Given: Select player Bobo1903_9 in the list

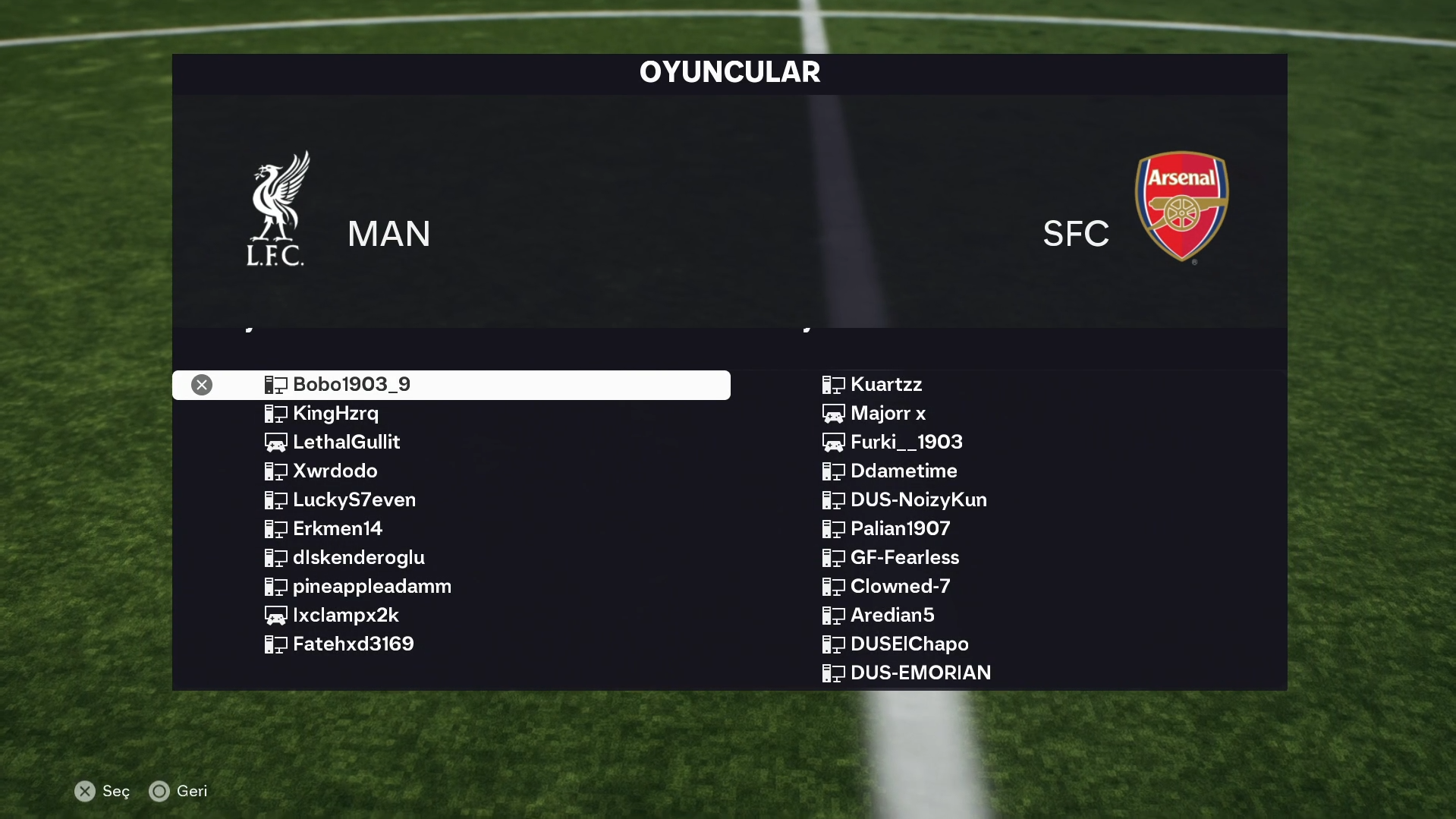Looking at the screenshot, I should pyautogui.click(x=351, y=385).
